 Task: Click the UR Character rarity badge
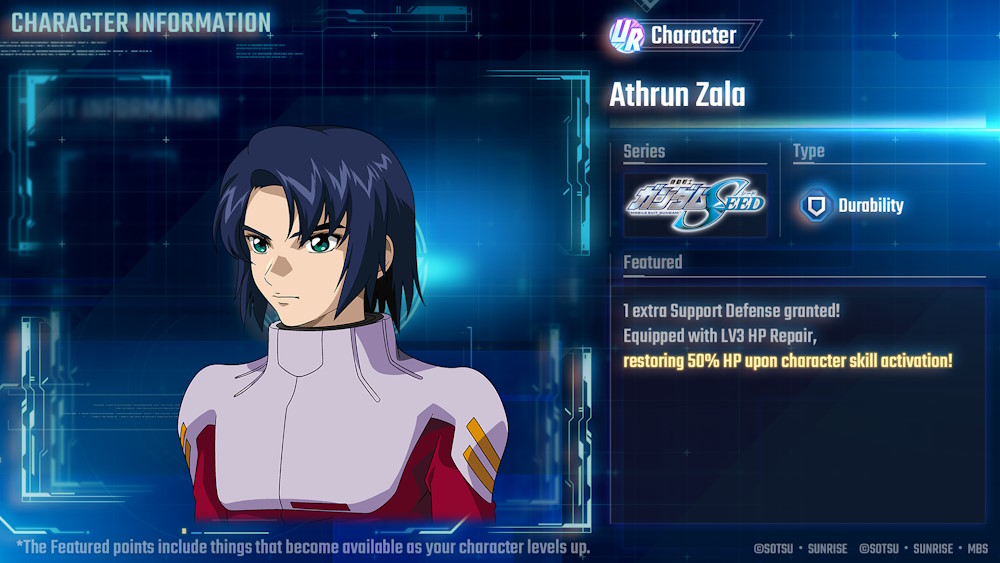626,35
